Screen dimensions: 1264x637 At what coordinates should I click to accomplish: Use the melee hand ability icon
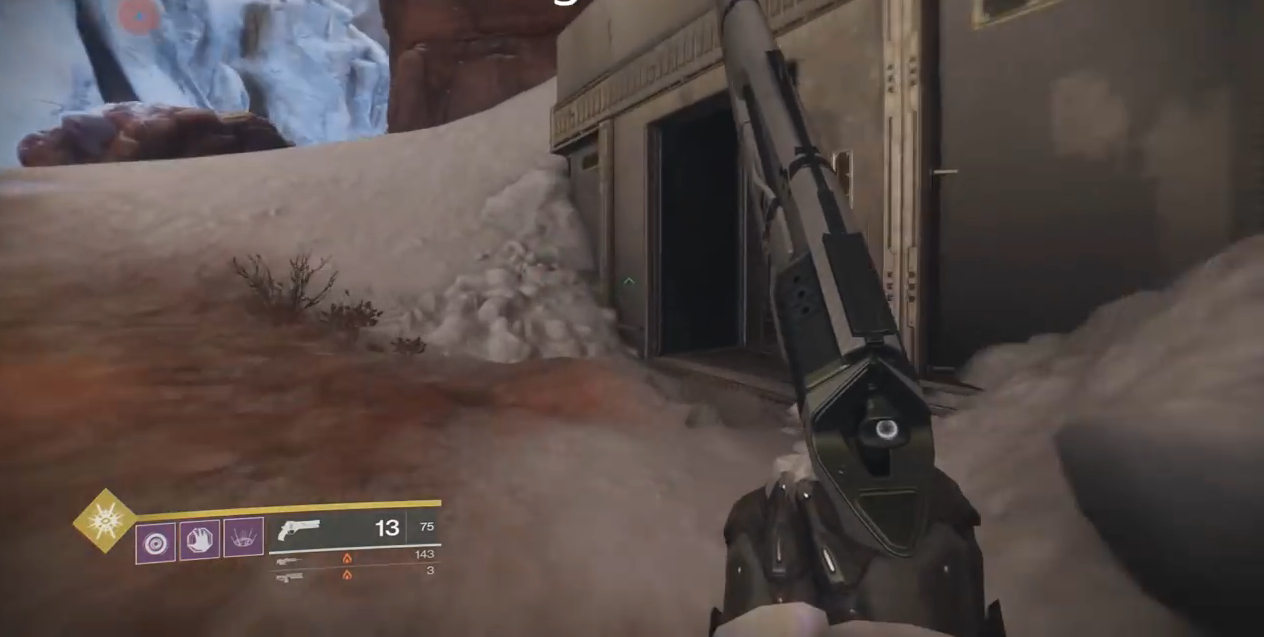pos(199,541)
